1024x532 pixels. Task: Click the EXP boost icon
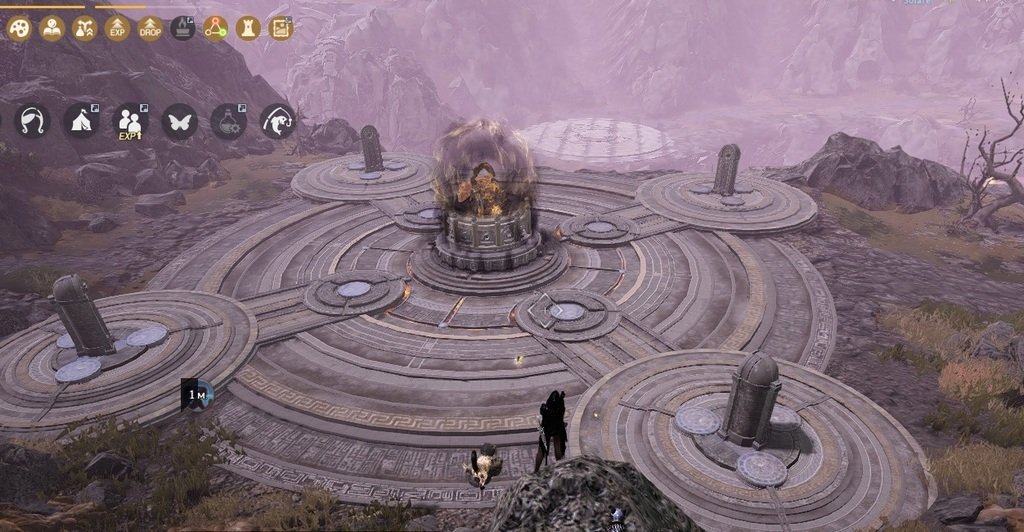[118, 28]
